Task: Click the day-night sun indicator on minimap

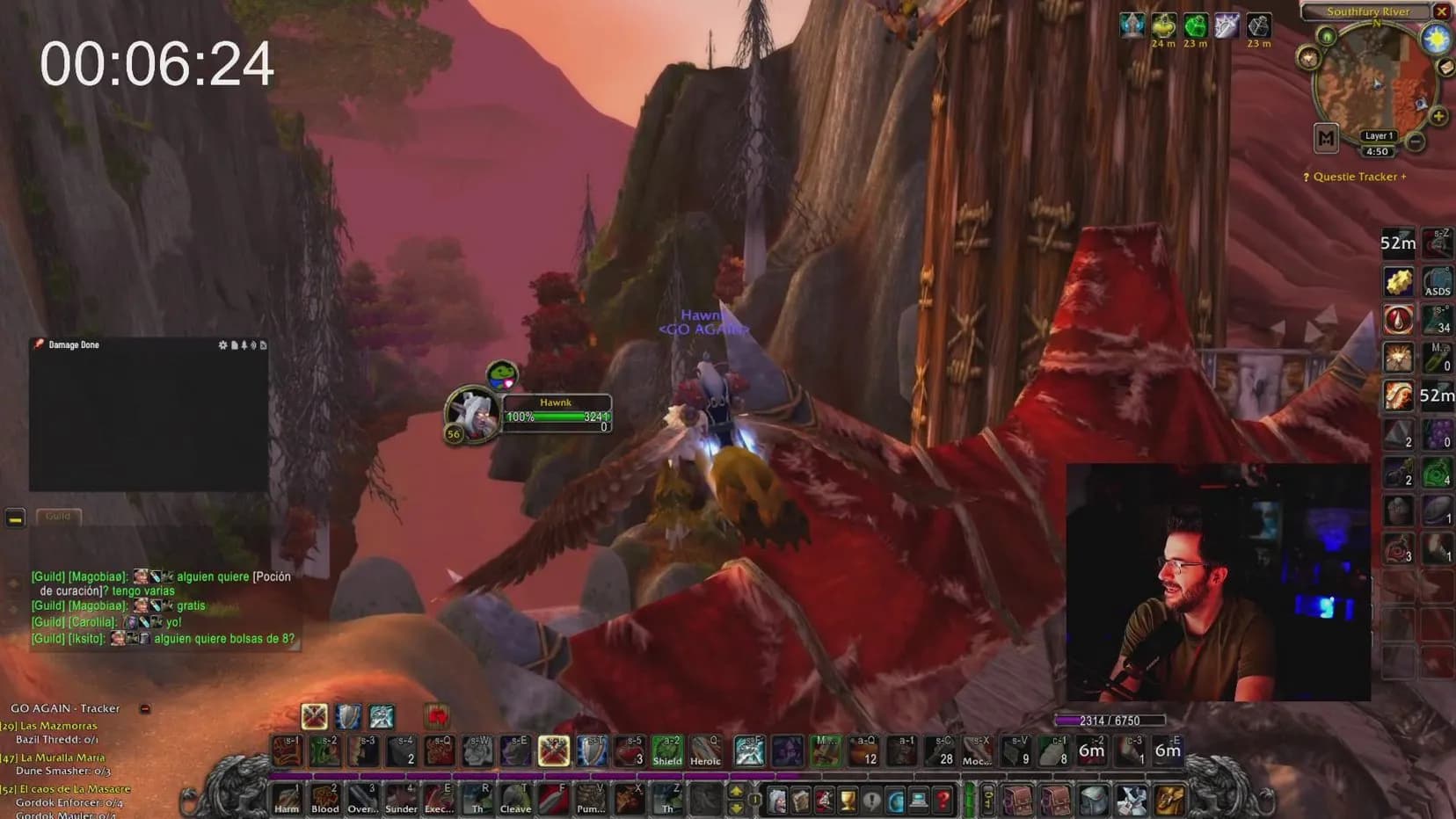Action: 1436,39
